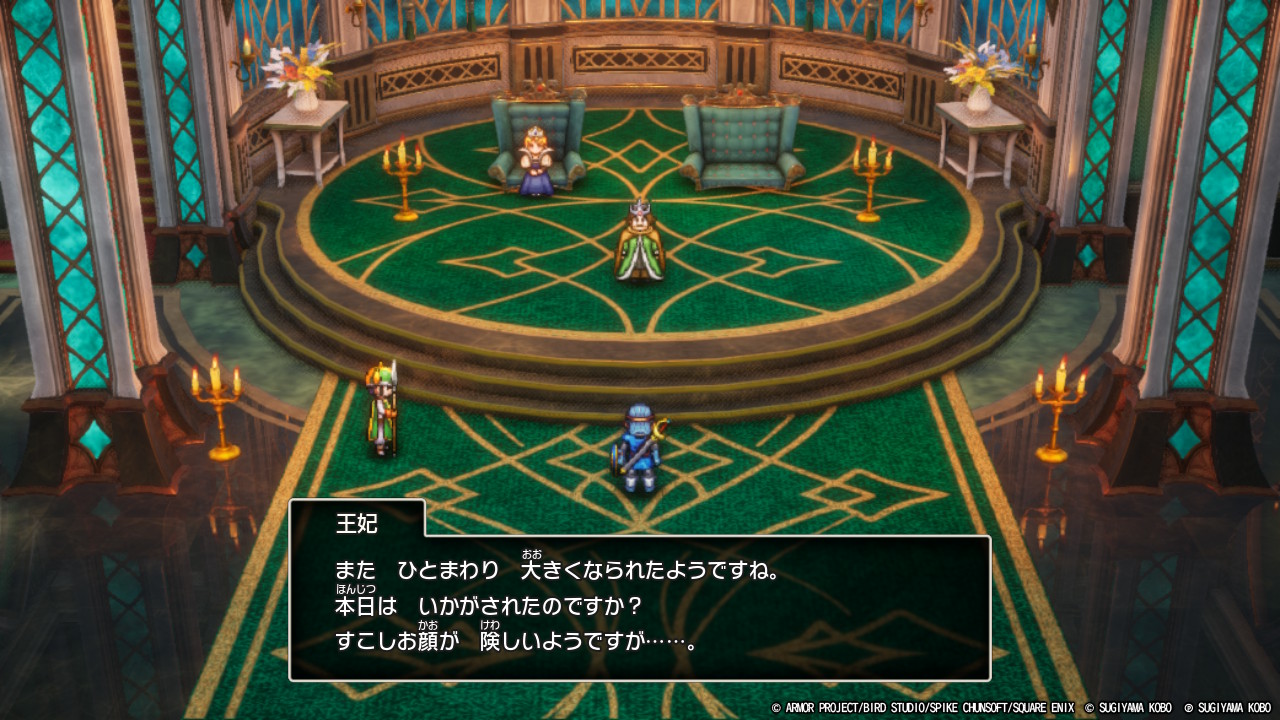Advance the 王妃 dialogue message box
The height and width of the screenshot is (720, 1280).
[x=640, y=607]
